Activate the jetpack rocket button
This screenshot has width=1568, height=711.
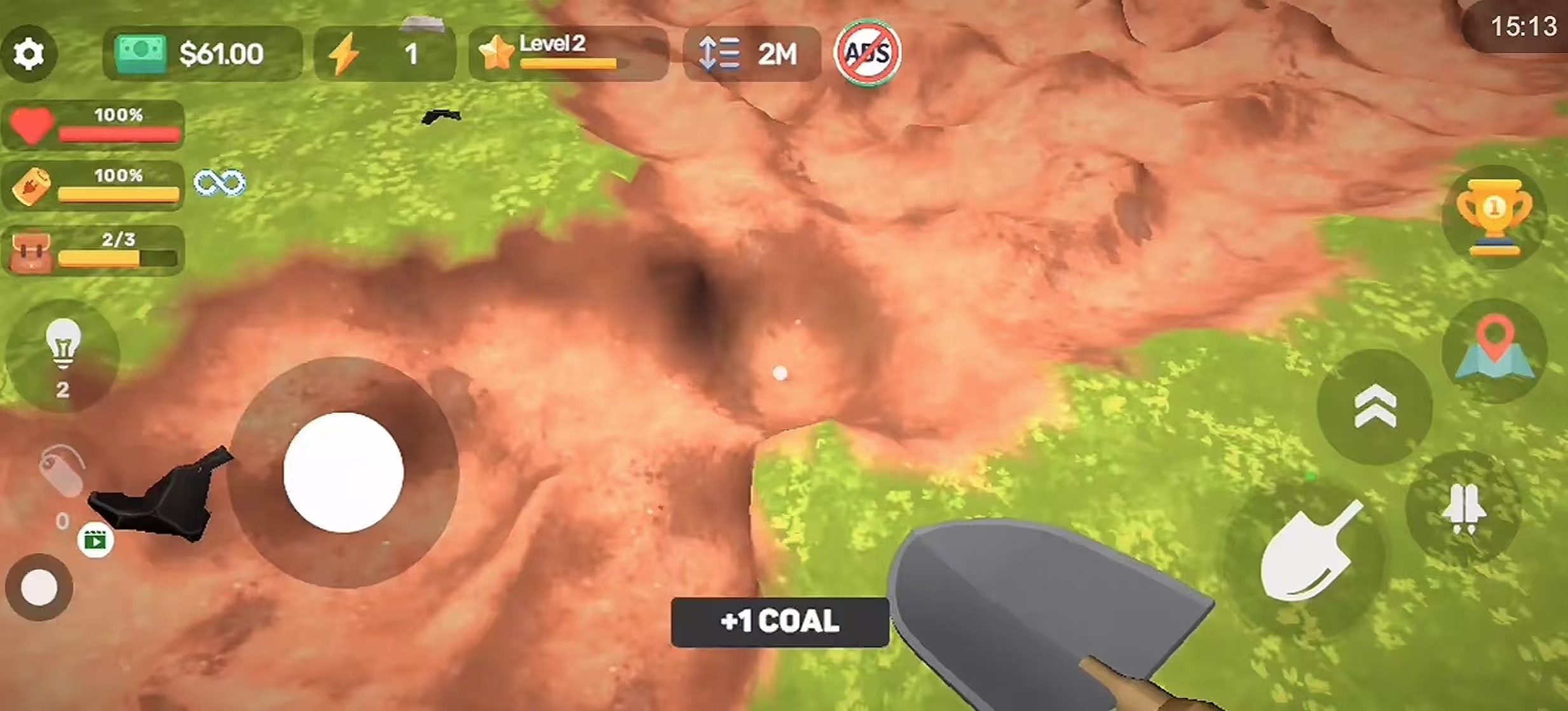1464,509
